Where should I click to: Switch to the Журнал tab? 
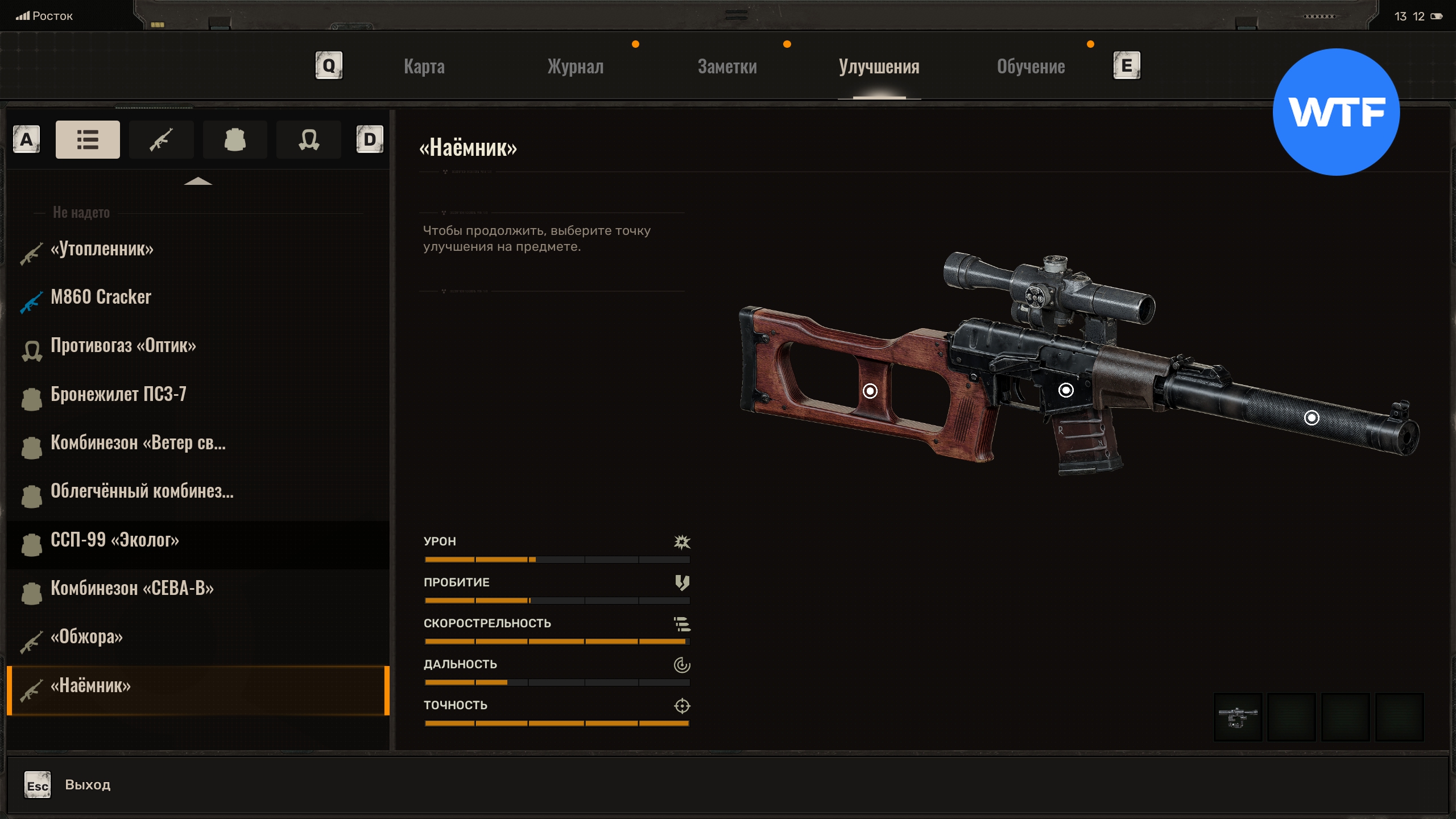(x=575, y=67)
